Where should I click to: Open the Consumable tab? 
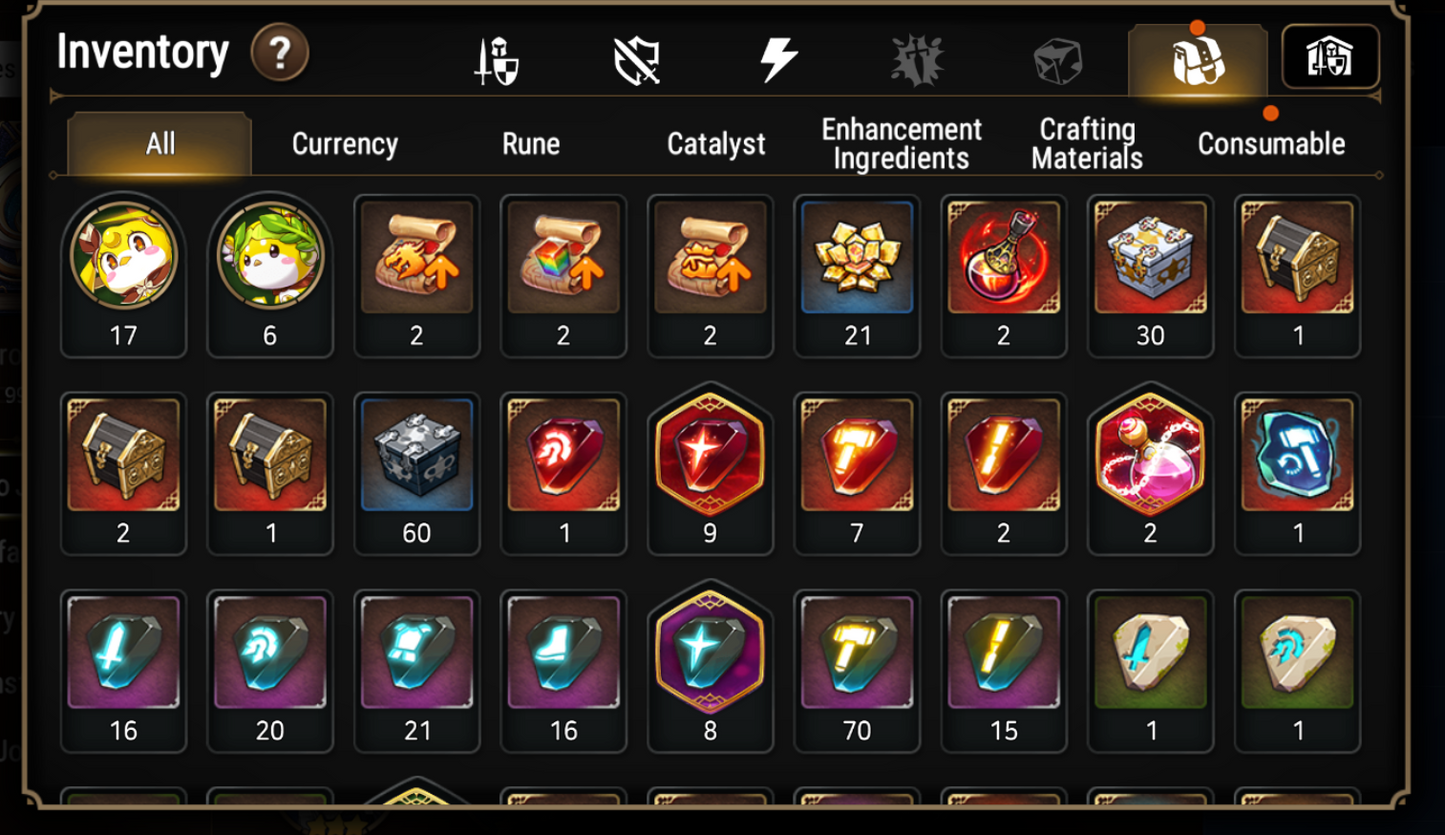pos(1270,143)
